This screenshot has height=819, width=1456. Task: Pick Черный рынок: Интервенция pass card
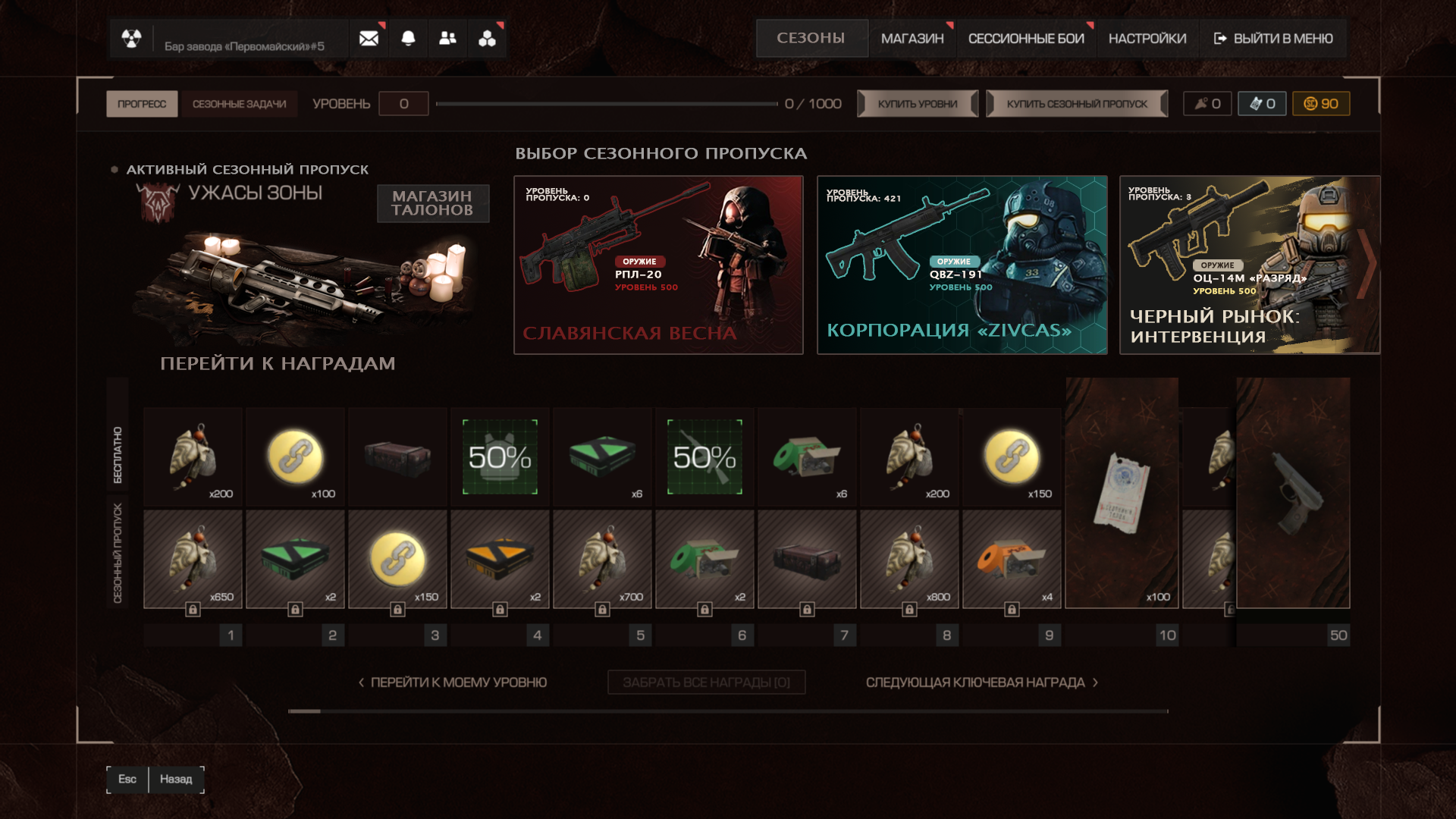[x=1249, y=265]
